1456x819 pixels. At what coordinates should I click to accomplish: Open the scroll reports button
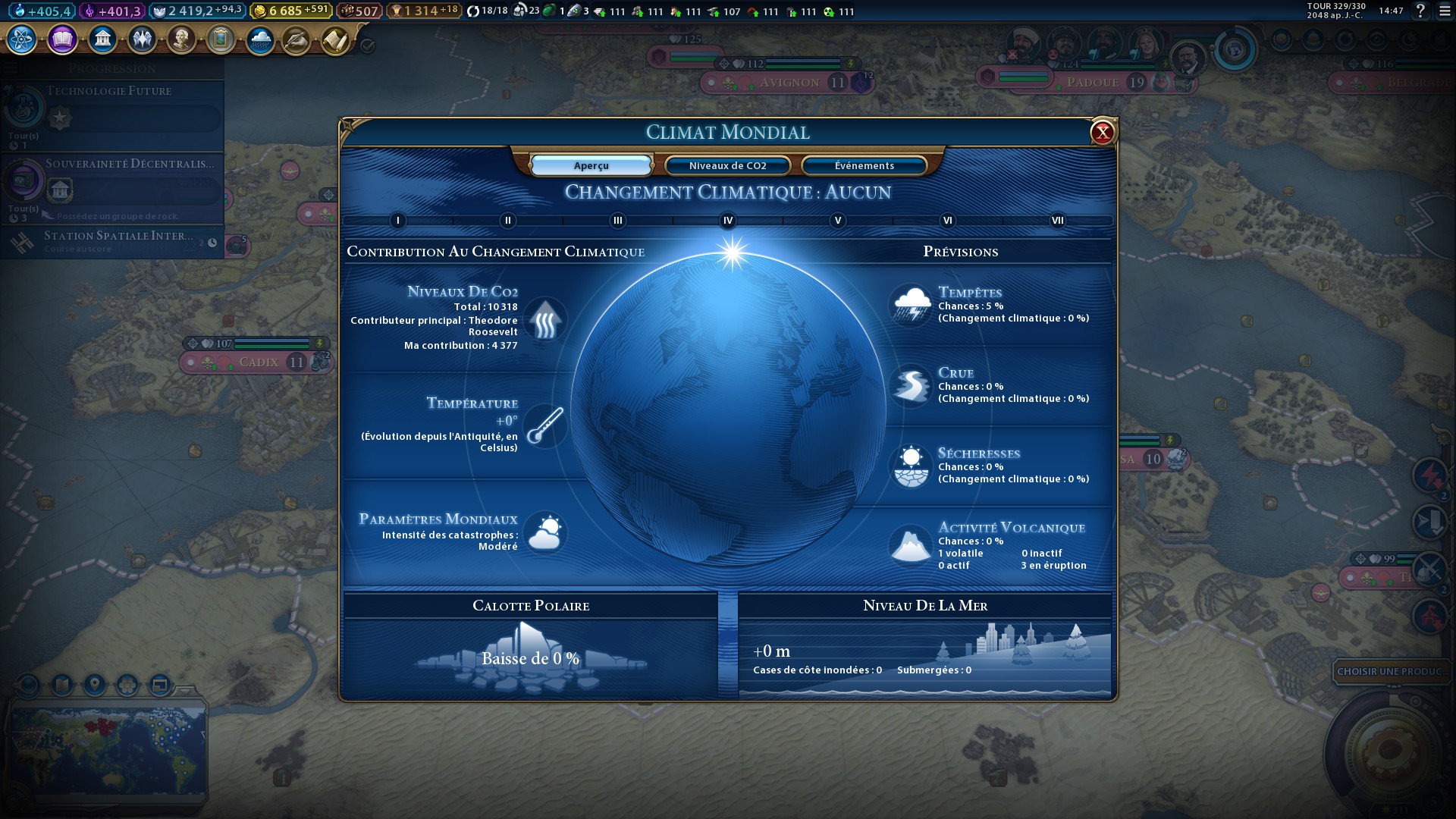click(x=334, y=41)
